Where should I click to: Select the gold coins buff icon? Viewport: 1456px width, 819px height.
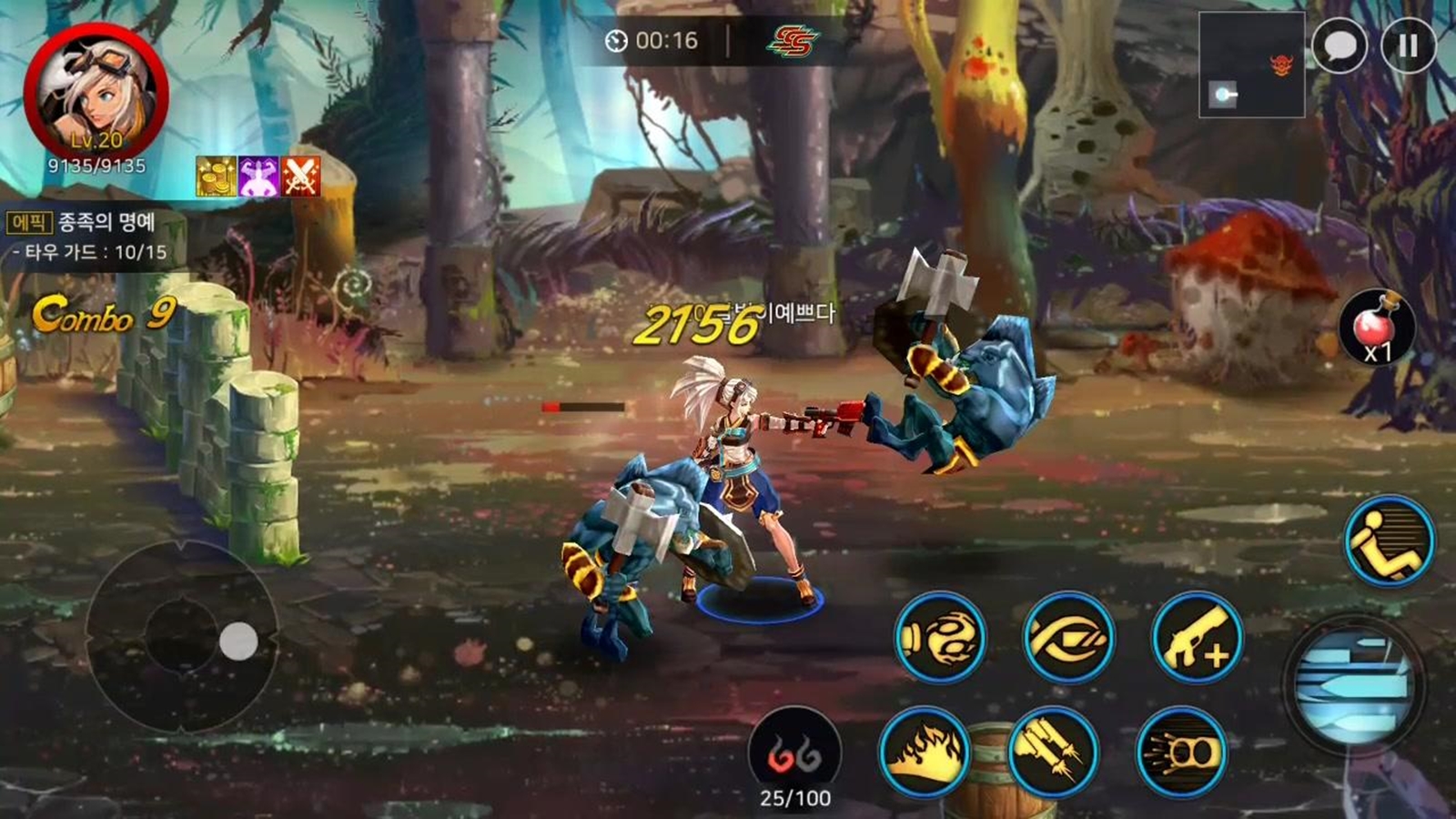[216, 176]
